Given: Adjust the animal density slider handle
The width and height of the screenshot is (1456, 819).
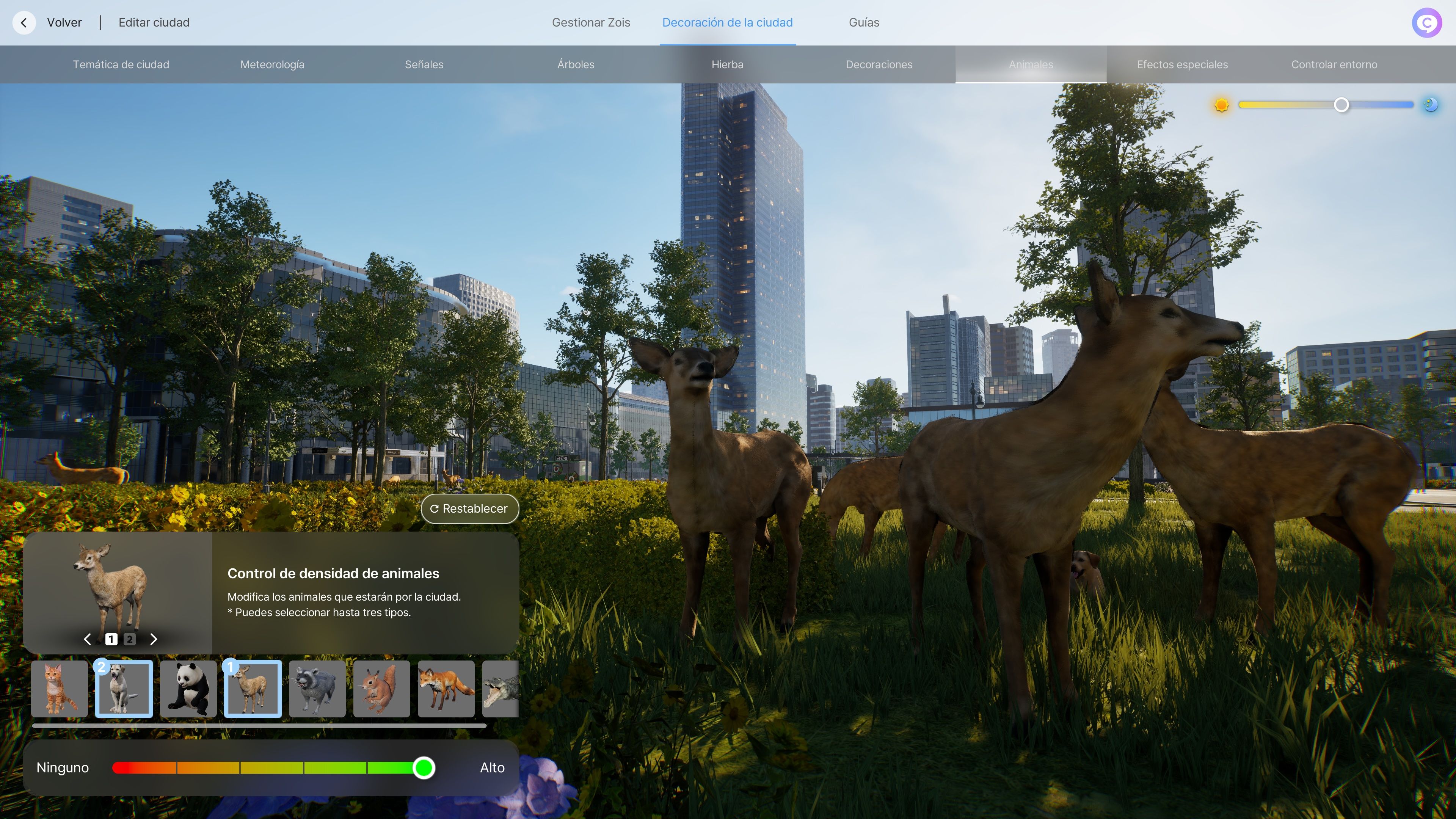Looking at the screenshot, I should click(424, 767).
